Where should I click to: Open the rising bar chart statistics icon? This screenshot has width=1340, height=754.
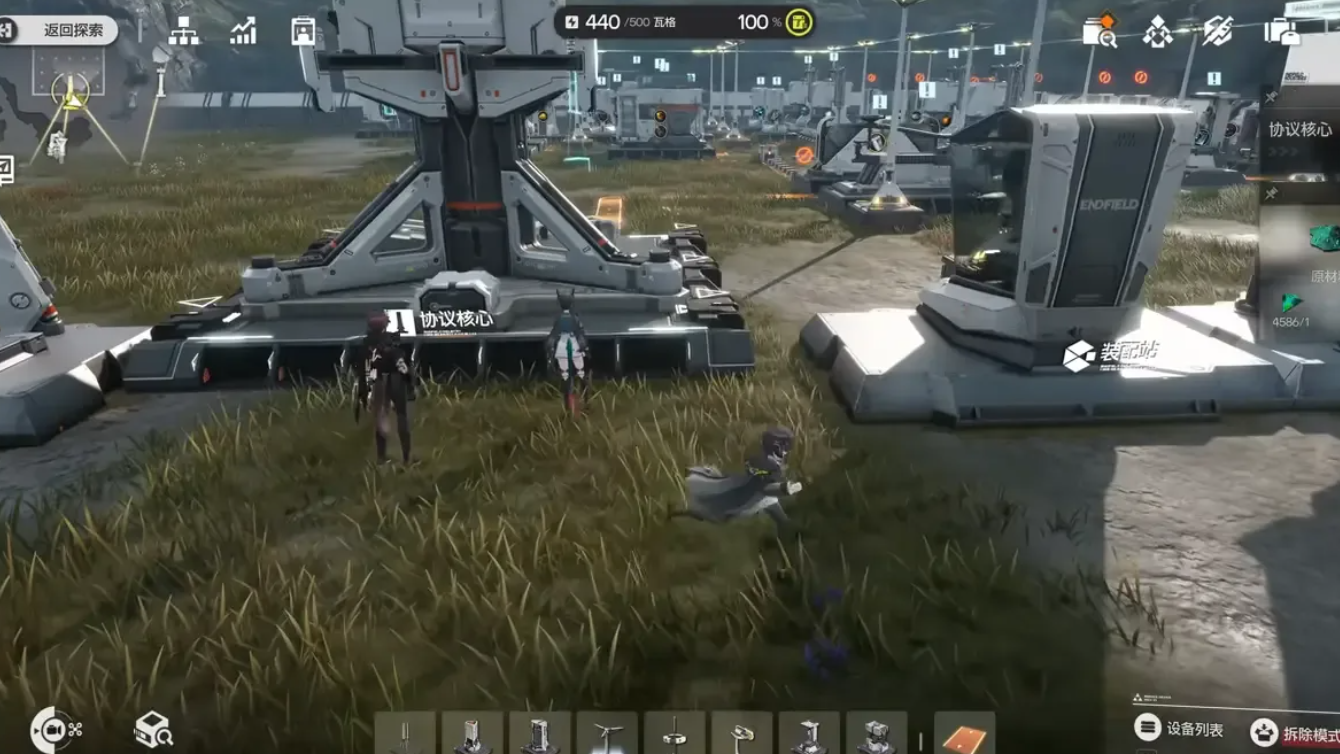point(243,32)
